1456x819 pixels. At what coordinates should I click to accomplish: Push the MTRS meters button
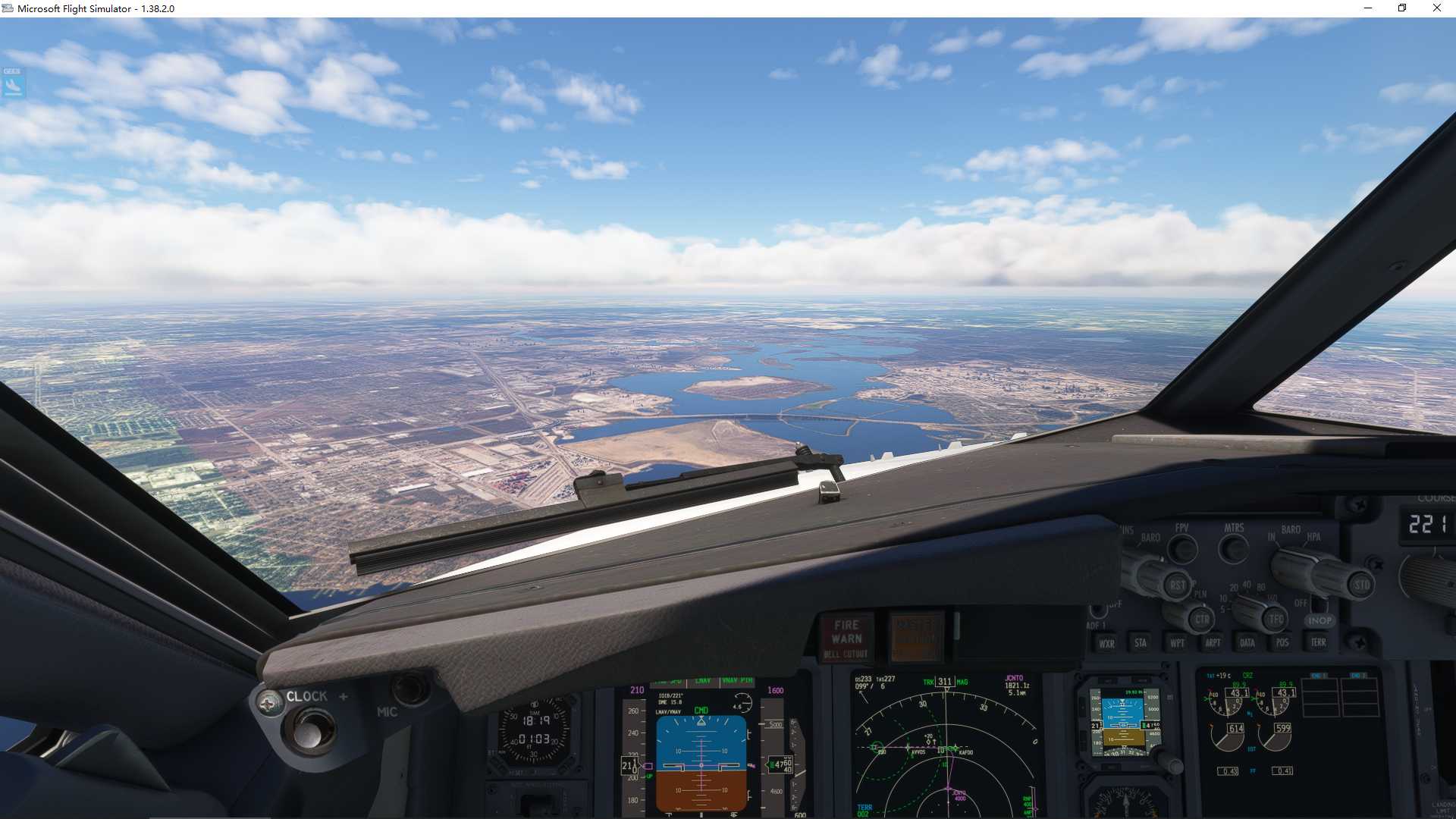1233,547
